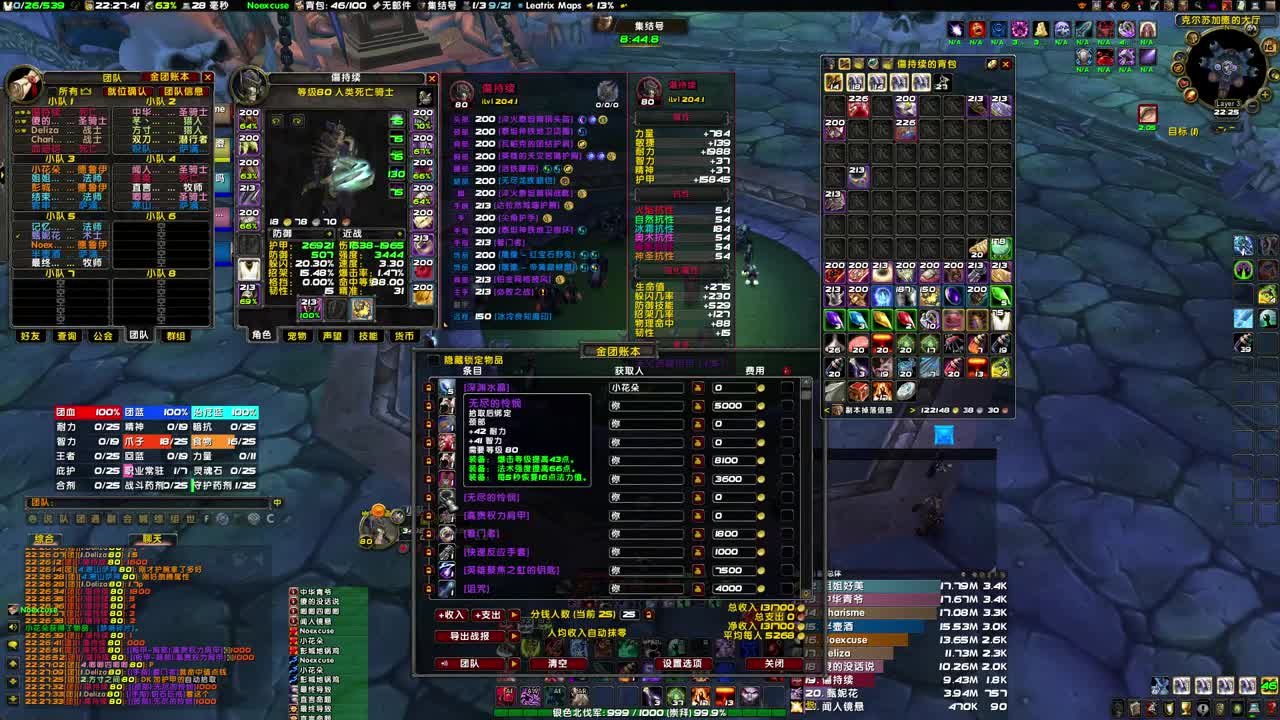The height and width of the screenshot is (720, 1280).
Task: Click the lock icon beside 分钱人数 counter
Action: coord(648,616)
